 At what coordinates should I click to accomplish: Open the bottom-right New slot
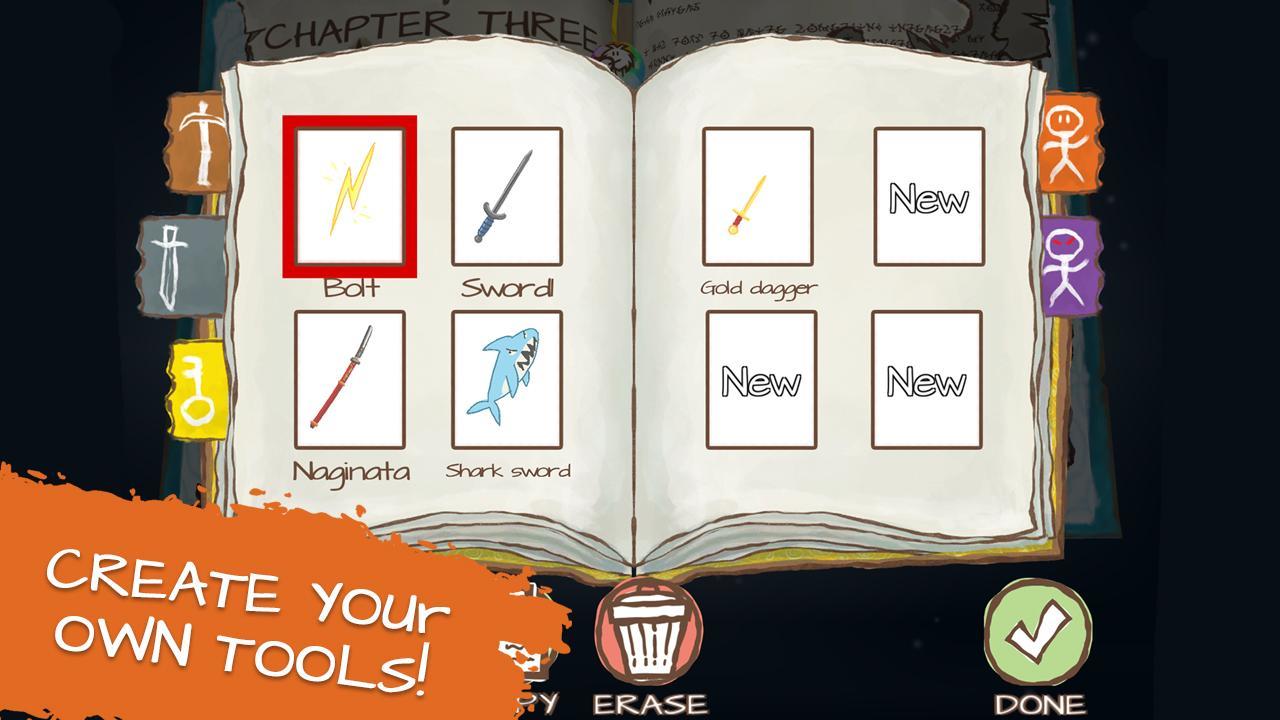coord(928,380)
